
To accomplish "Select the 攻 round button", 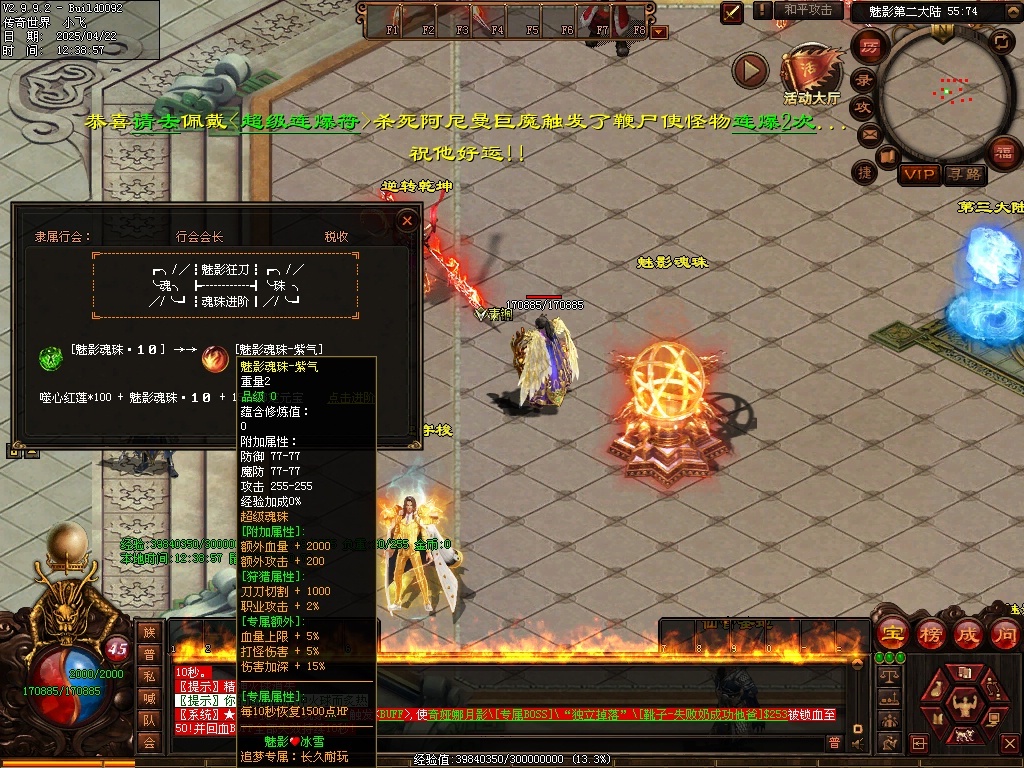I will point(863,107).
